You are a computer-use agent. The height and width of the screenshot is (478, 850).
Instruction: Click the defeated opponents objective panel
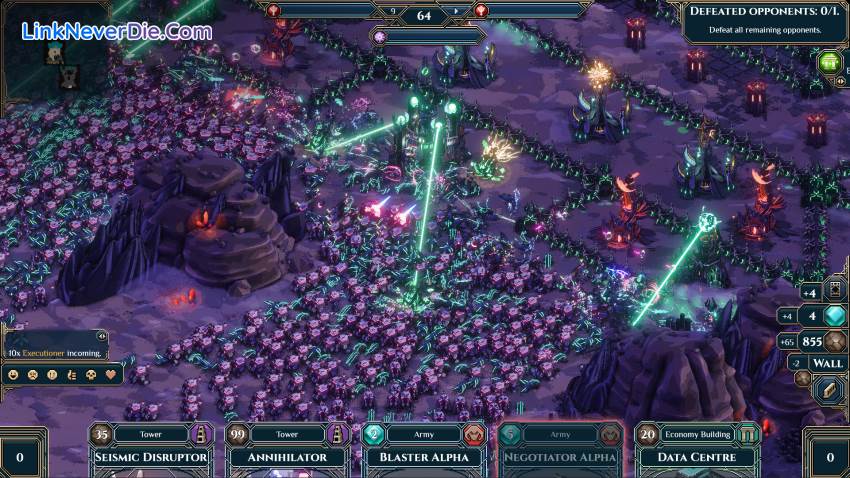pos(765,20)
